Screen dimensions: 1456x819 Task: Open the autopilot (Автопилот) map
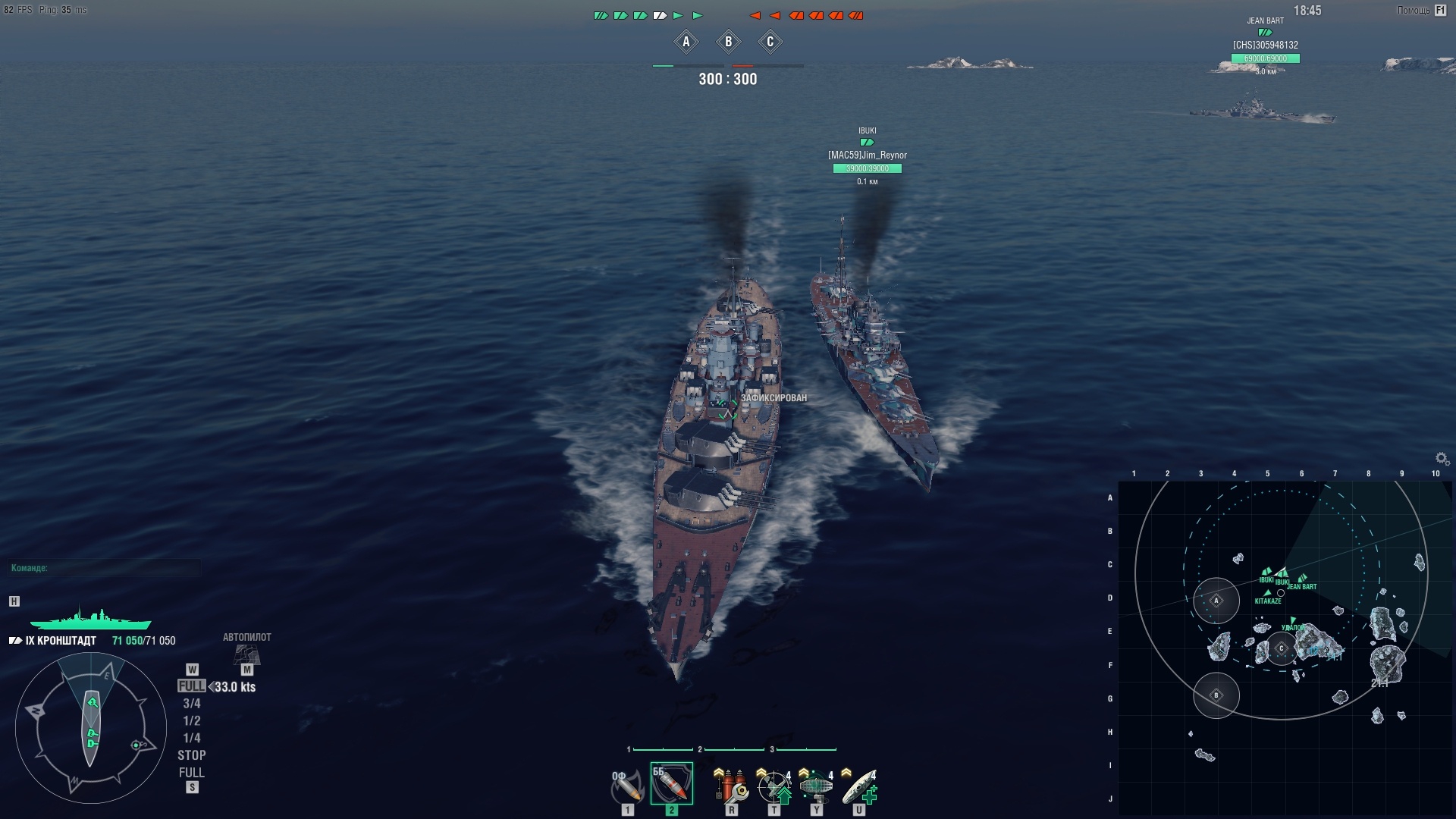(246, 652)
